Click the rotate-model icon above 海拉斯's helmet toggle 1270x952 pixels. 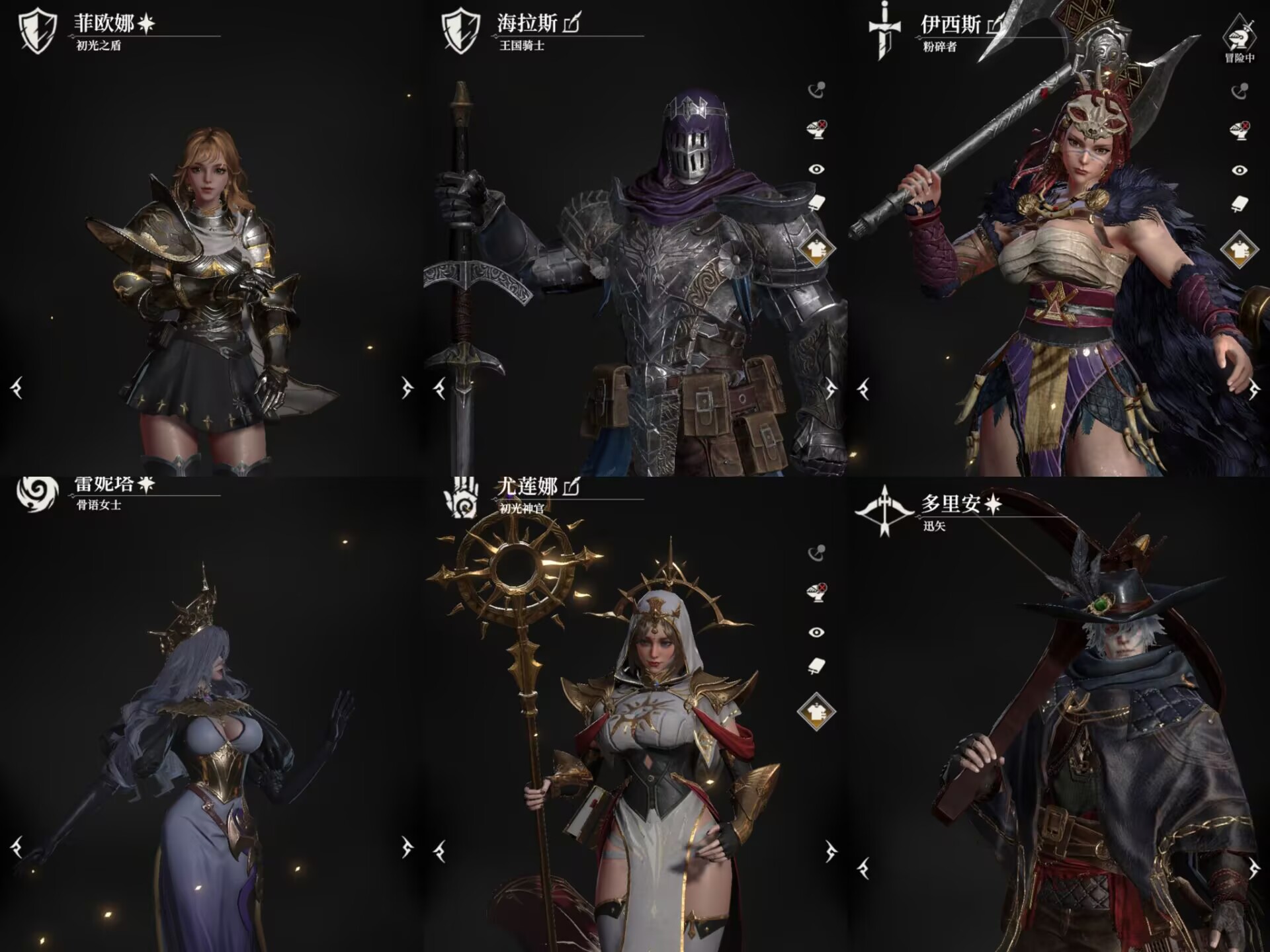point(817,90)
